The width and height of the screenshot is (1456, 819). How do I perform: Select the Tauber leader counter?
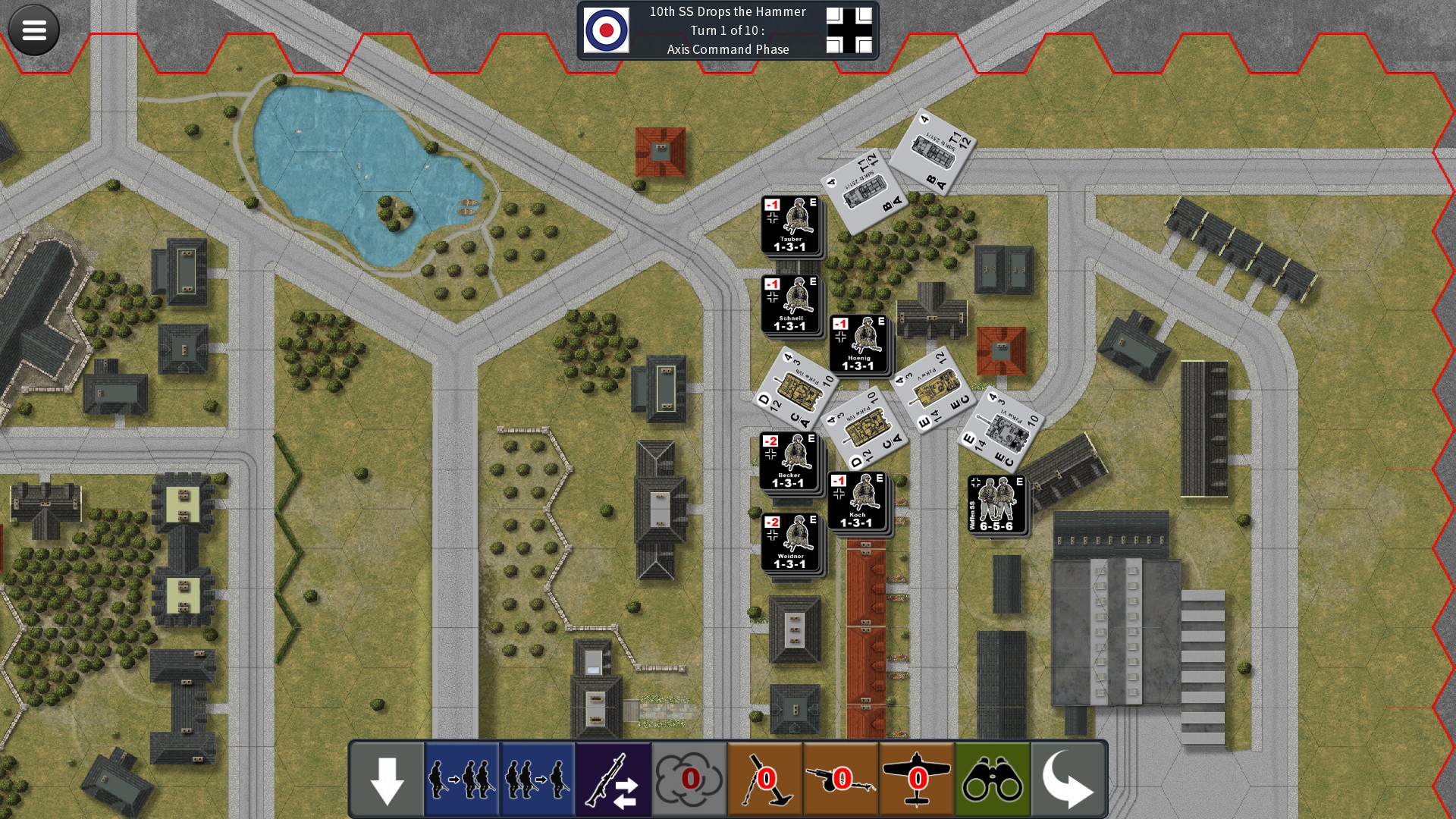(x=790, y=225)
